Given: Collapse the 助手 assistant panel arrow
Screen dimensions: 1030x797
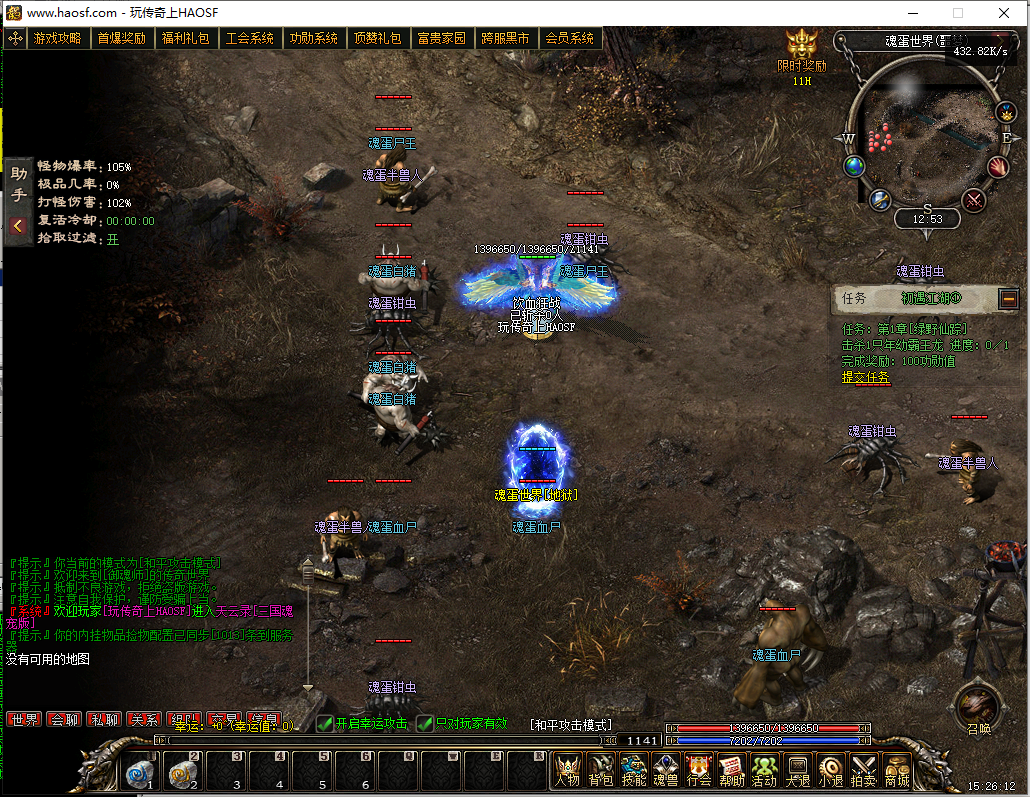Looking at the screenshot, I should pyautogui.click(x=17, y=226).
